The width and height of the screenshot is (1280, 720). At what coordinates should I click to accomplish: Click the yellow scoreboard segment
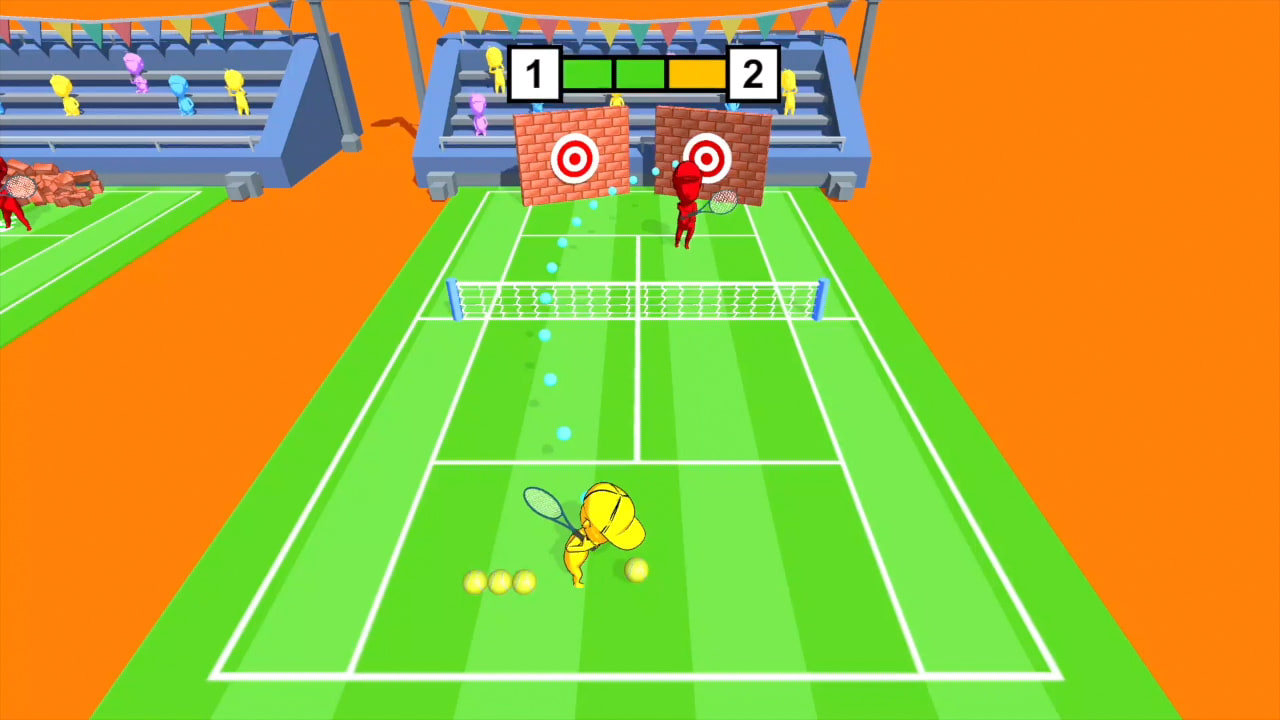[x=697, y=74]
